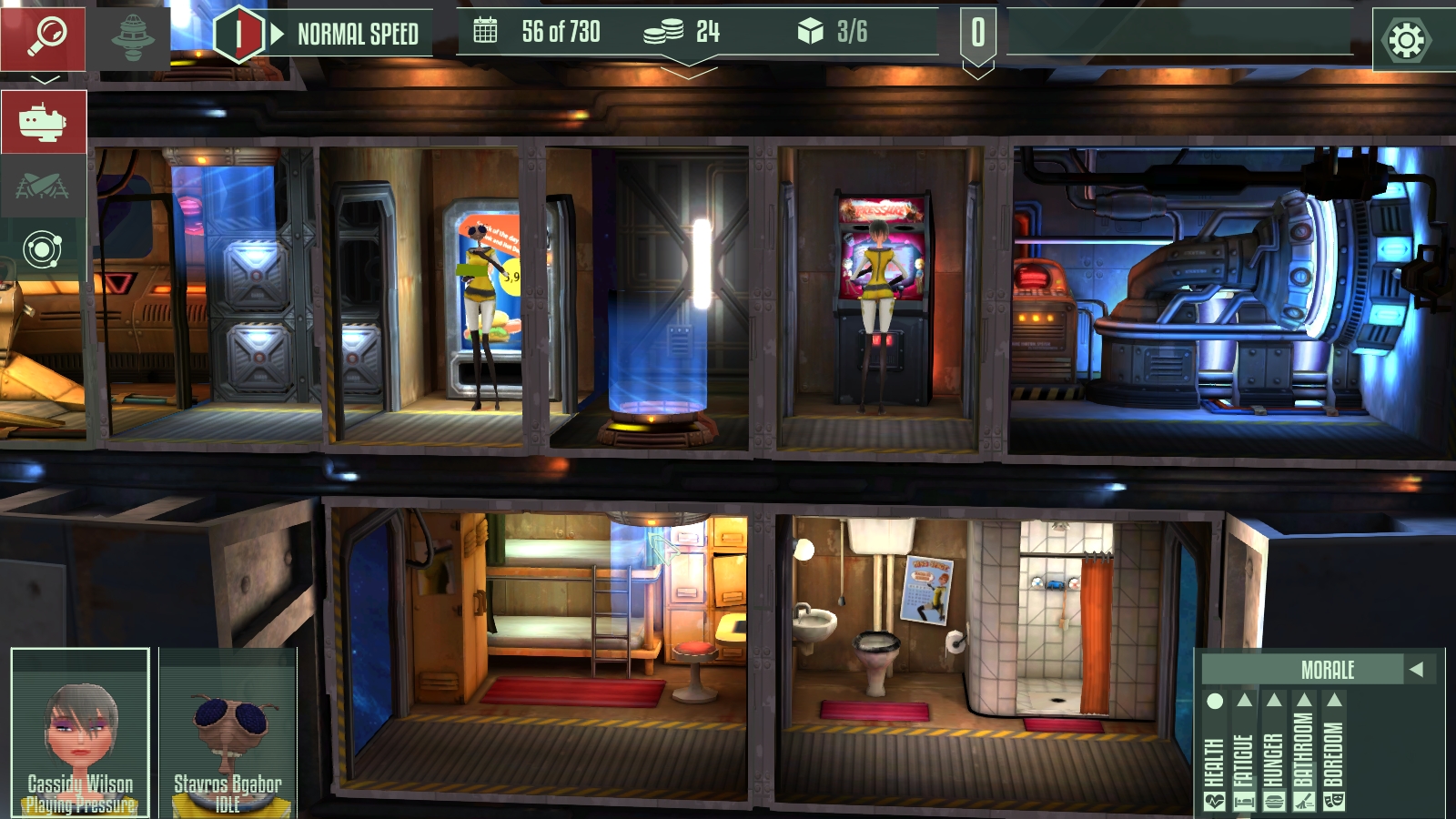
Task: Switch to the crashed ship construction tab
Action: [43, 186]
